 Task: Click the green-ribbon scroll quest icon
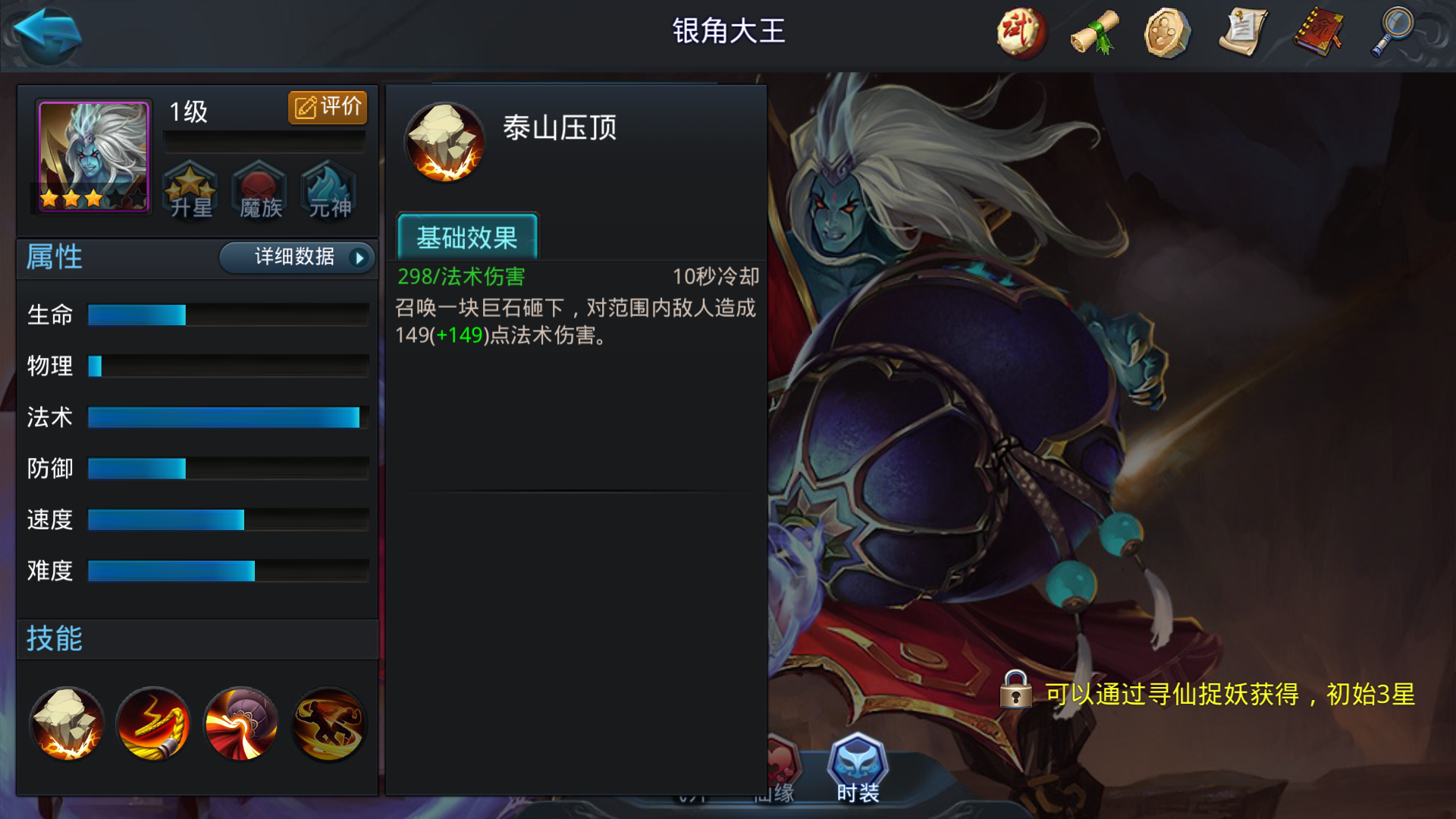click(1093, 33)
